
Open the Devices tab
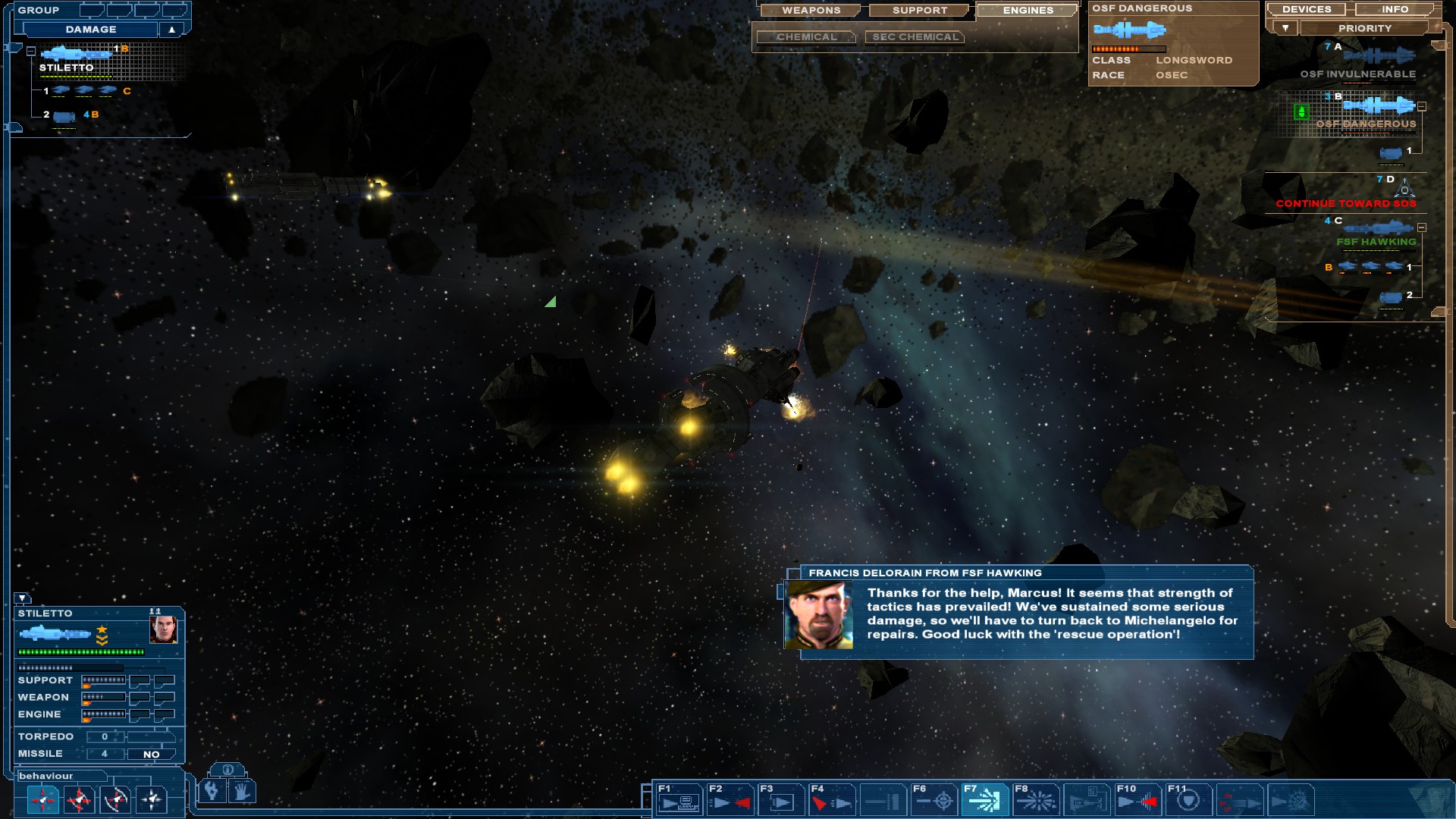(x=1307, y=10)
